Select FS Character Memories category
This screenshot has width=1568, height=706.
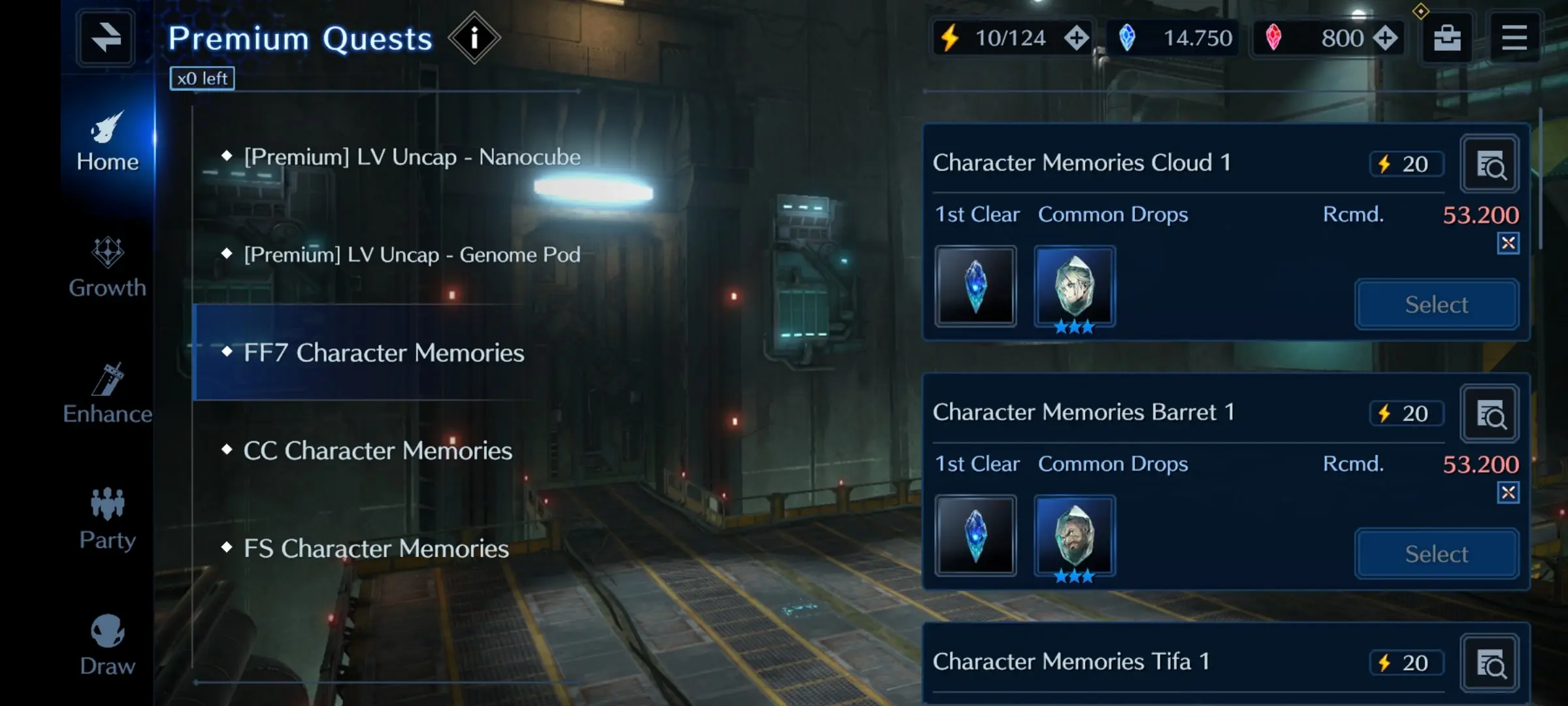coord(376,548)
